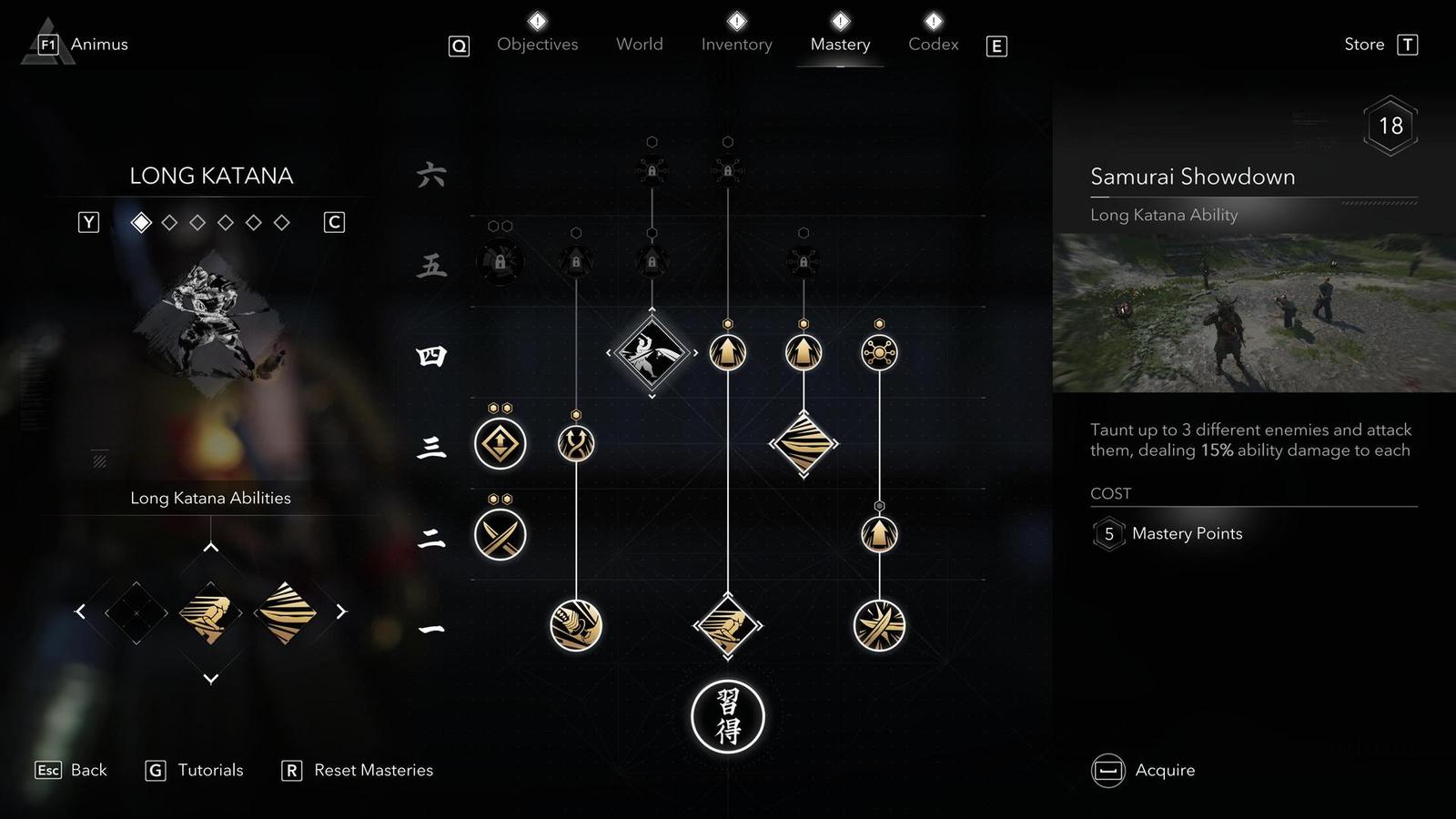The height and width of the screenshot is (819, 1456).
Task: Click the up chevron above the abilities carousel
Action: pyautogui.click(x=212, y=546)
